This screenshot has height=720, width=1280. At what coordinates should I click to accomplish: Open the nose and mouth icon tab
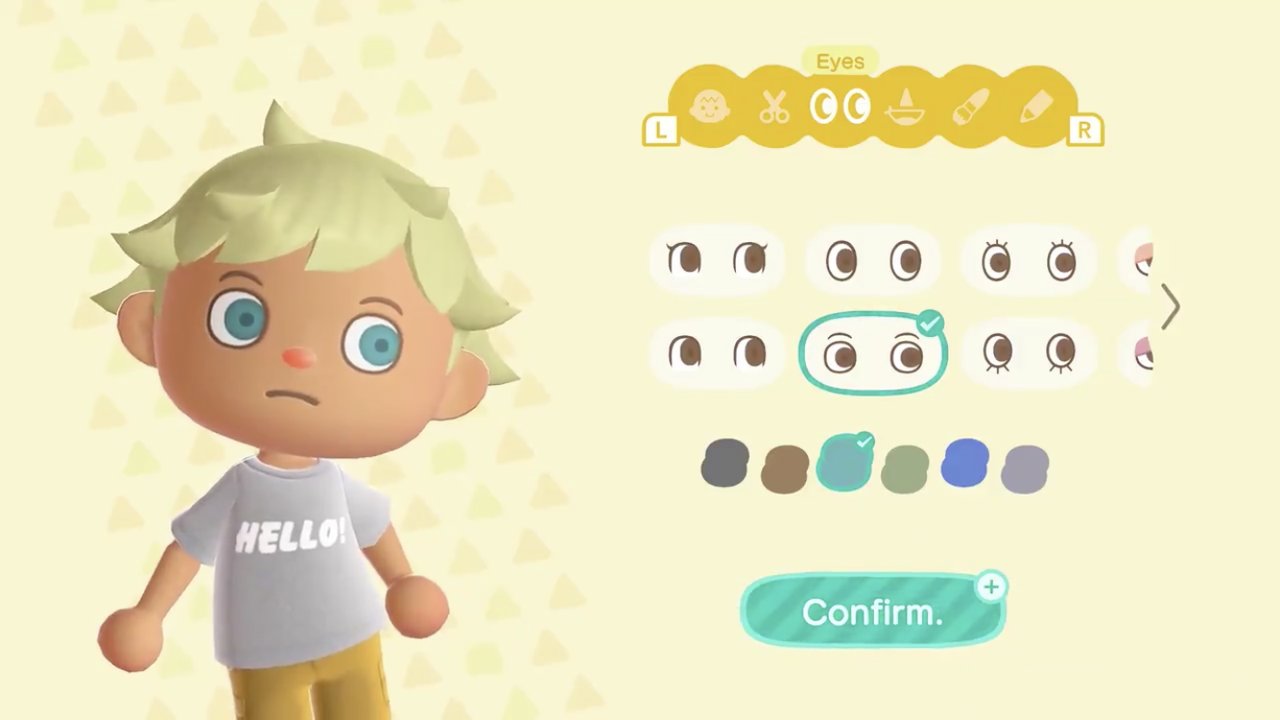click(905, 107)
